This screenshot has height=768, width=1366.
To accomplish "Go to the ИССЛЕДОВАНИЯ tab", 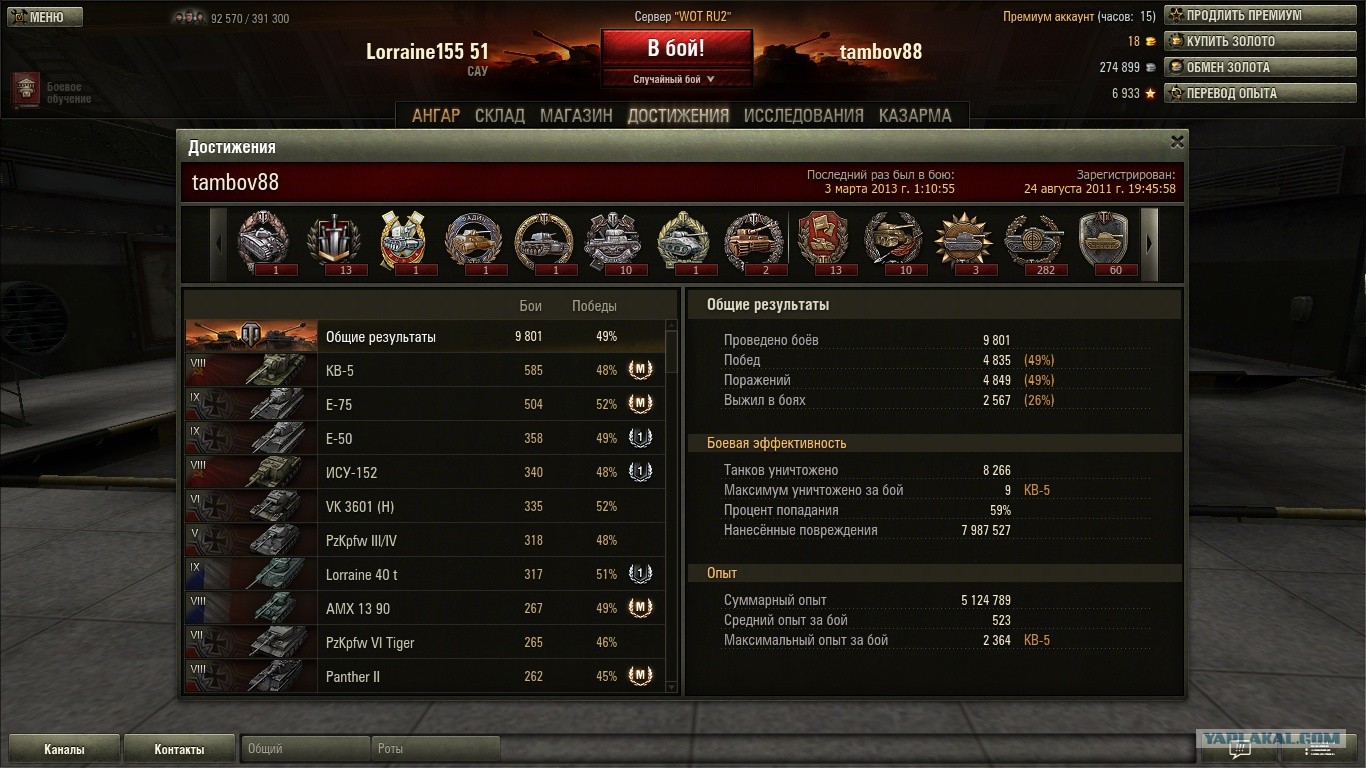I will coord(803,116).
